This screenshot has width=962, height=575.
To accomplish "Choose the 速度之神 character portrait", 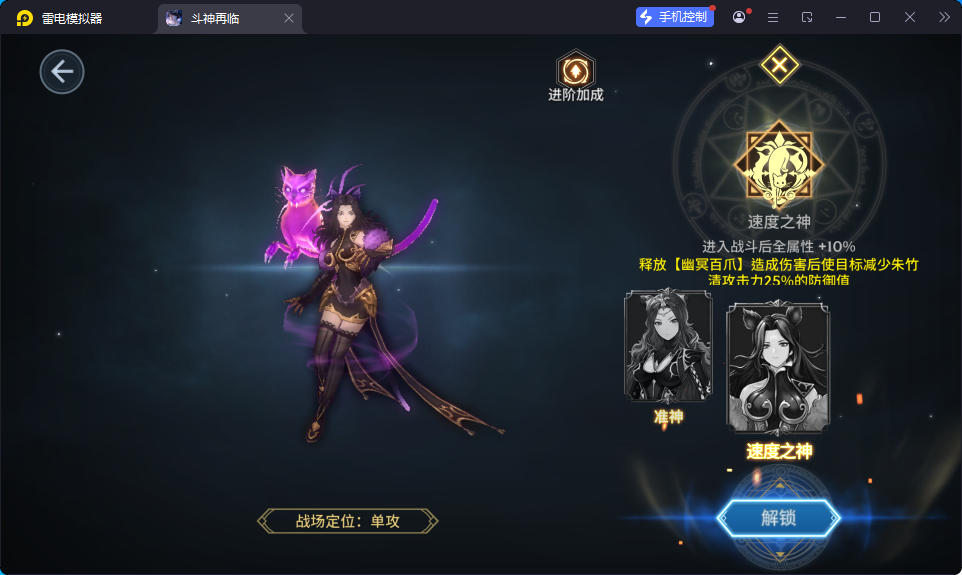I will 779,368.
